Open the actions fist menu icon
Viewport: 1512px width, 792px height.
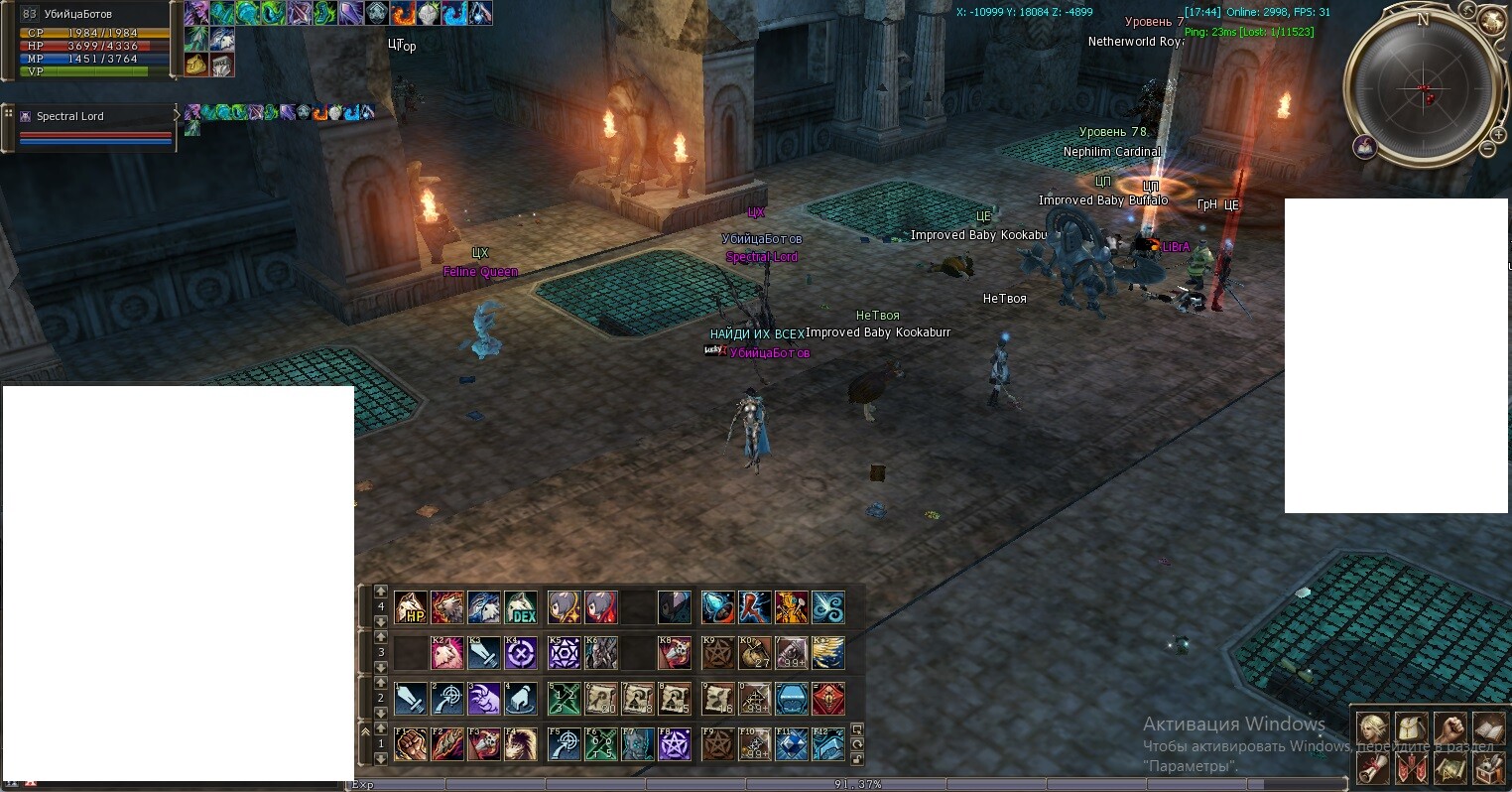pos(1449,728)
